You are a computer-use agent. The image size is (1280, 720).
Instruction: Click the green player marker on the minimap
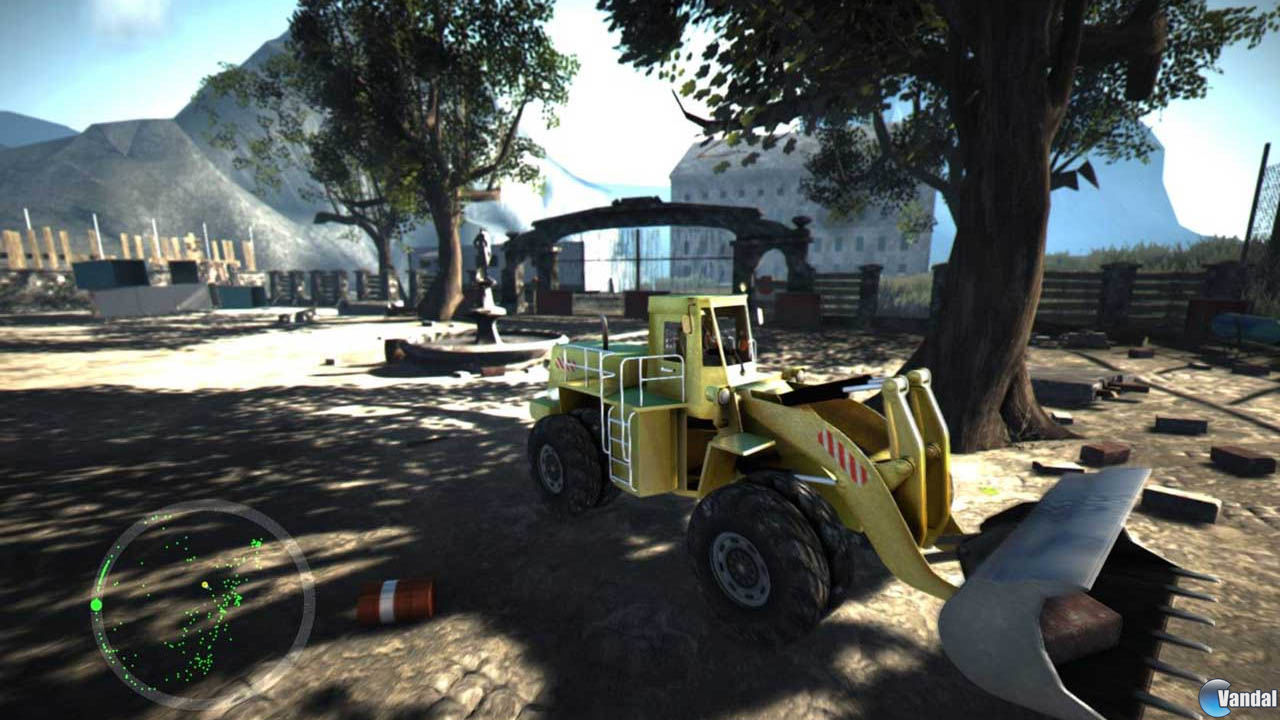(96, 604)
